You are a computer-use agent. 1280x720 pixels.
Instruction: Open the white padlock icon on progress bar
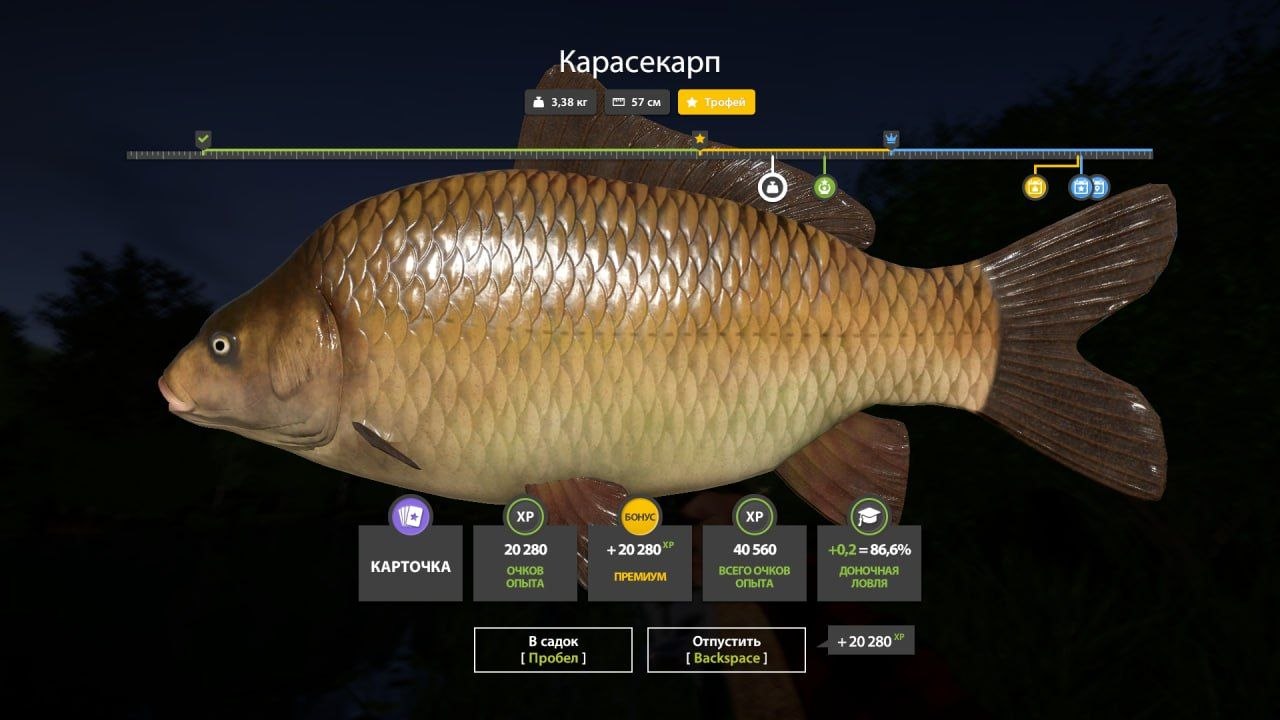click(772, 187)
